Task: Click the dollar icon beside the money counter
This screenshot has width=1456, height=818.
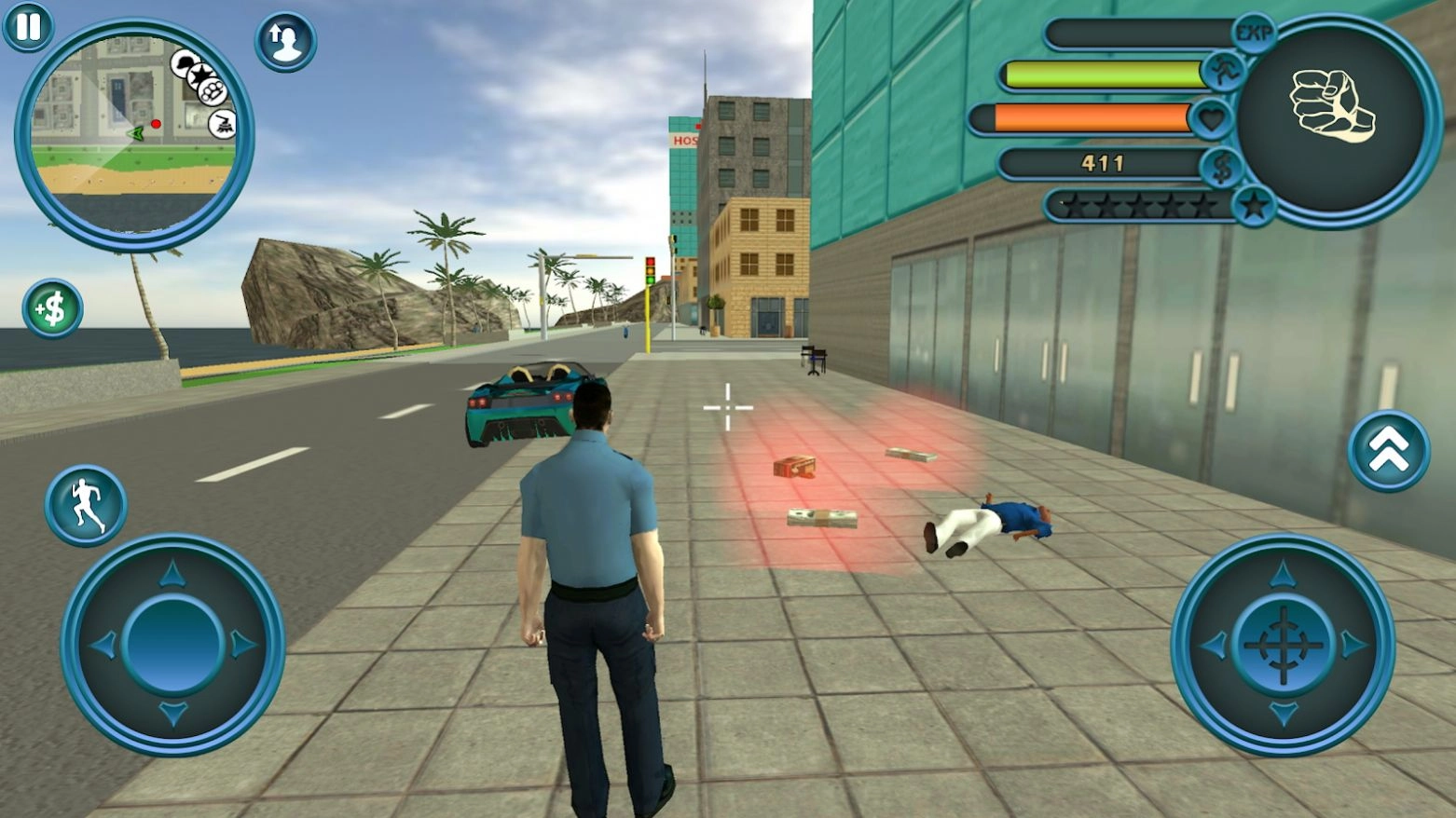Action: 1222,168
